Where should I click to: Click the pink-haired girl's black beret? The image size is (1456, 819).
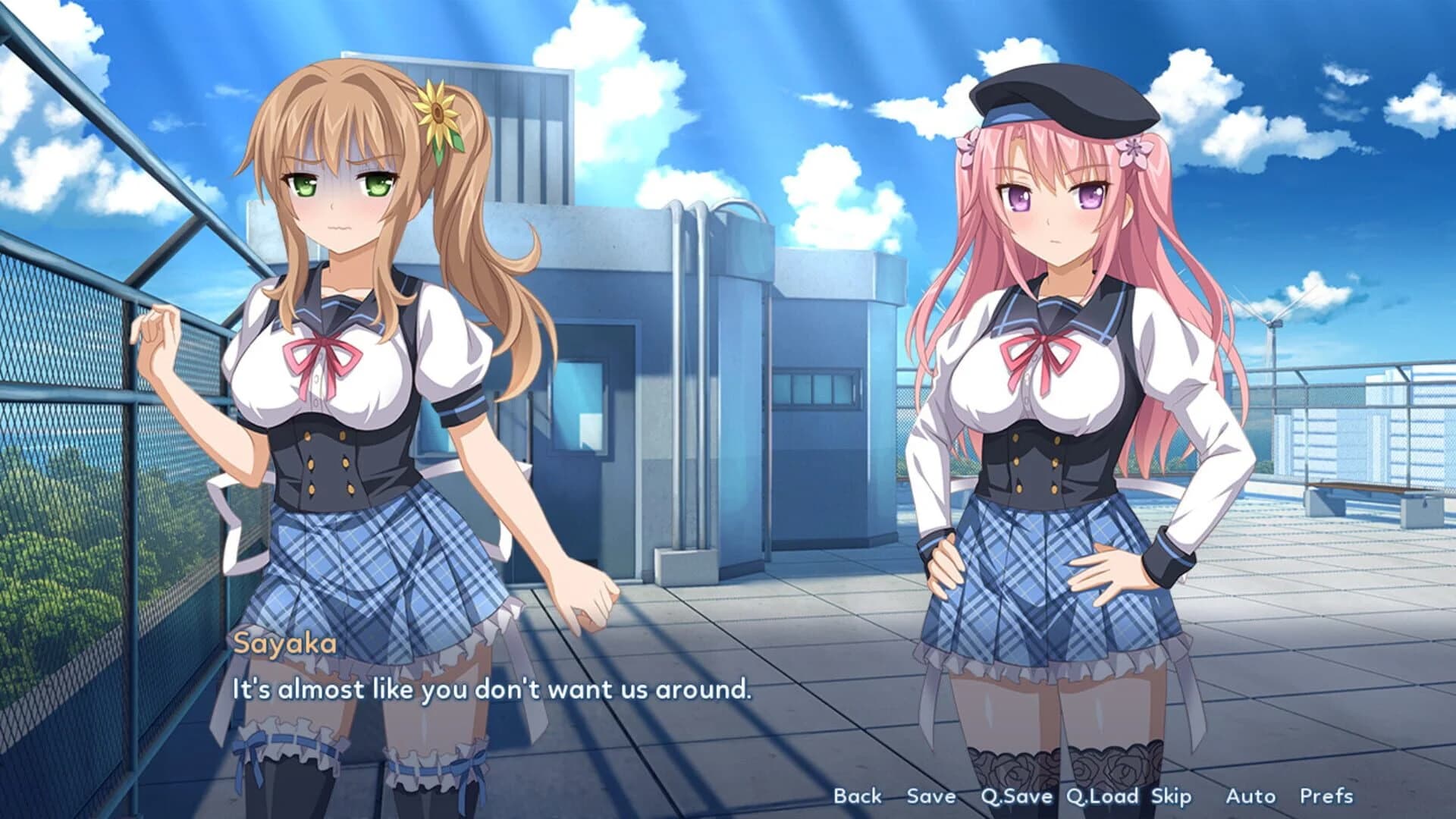pos(1062,99)
